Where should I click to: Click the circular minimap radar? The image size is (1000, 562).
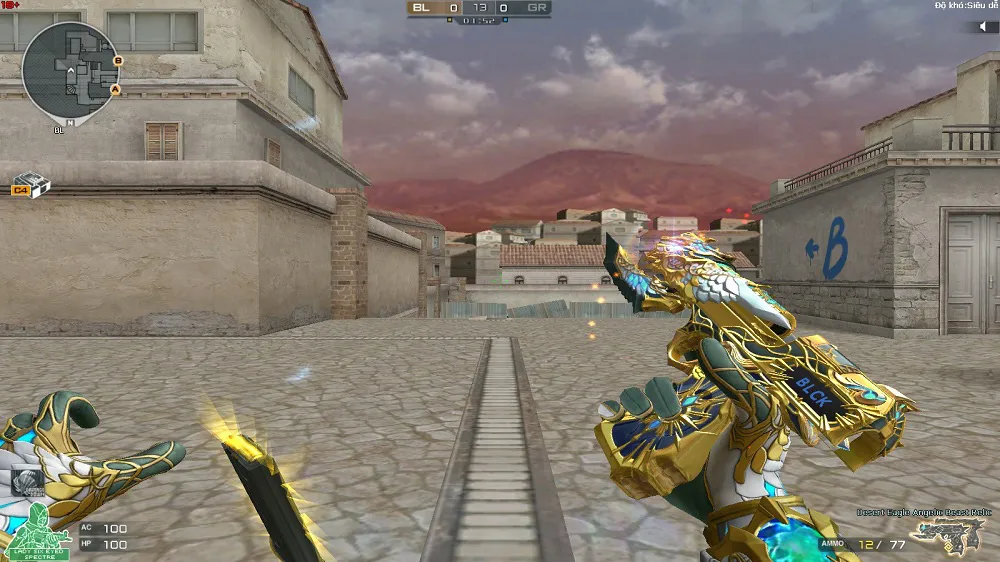(71, 70)
